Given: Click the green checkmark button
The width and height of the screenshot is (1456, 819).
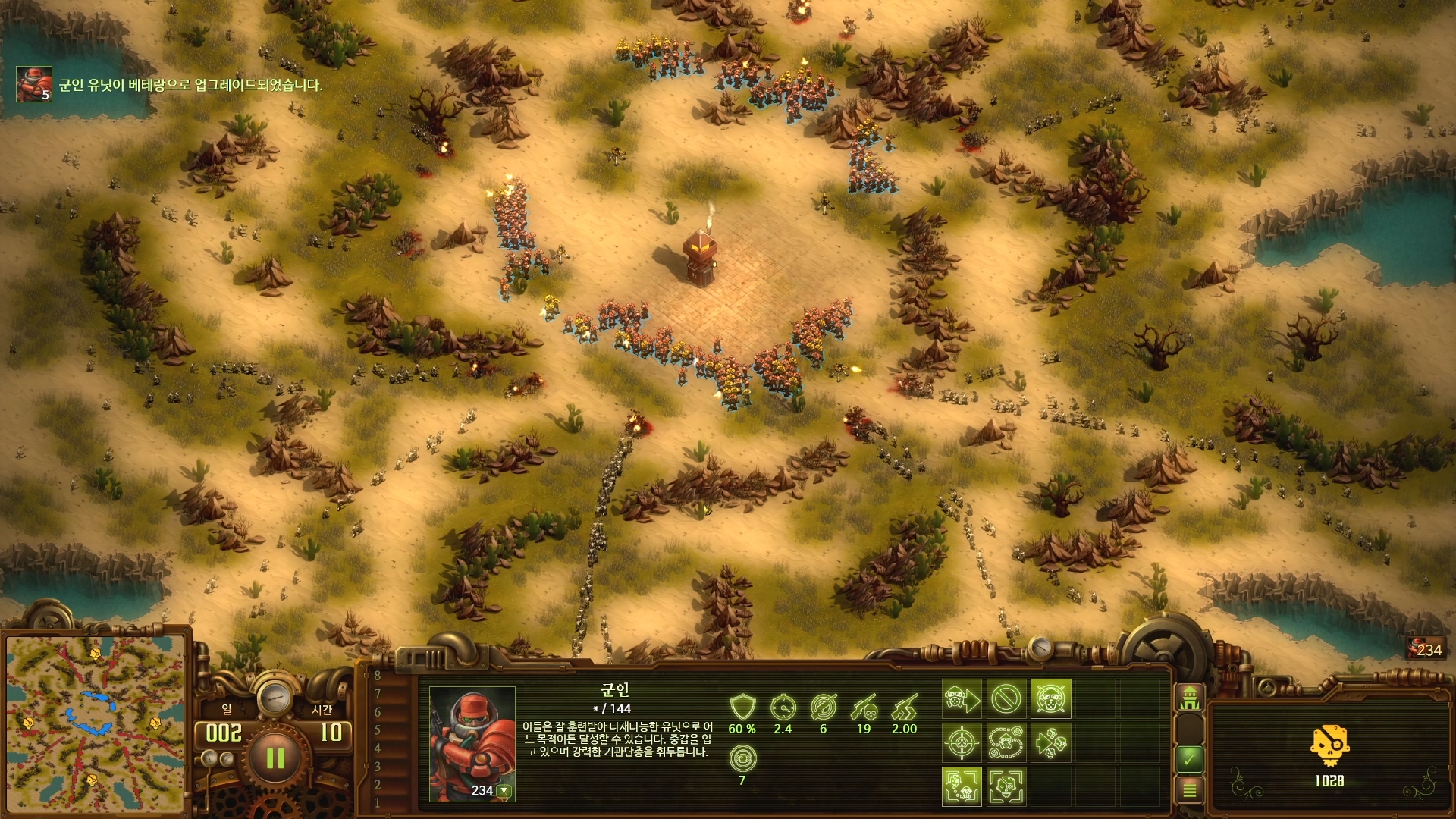Looking at the screenshot, I should tap(1189, 758).
